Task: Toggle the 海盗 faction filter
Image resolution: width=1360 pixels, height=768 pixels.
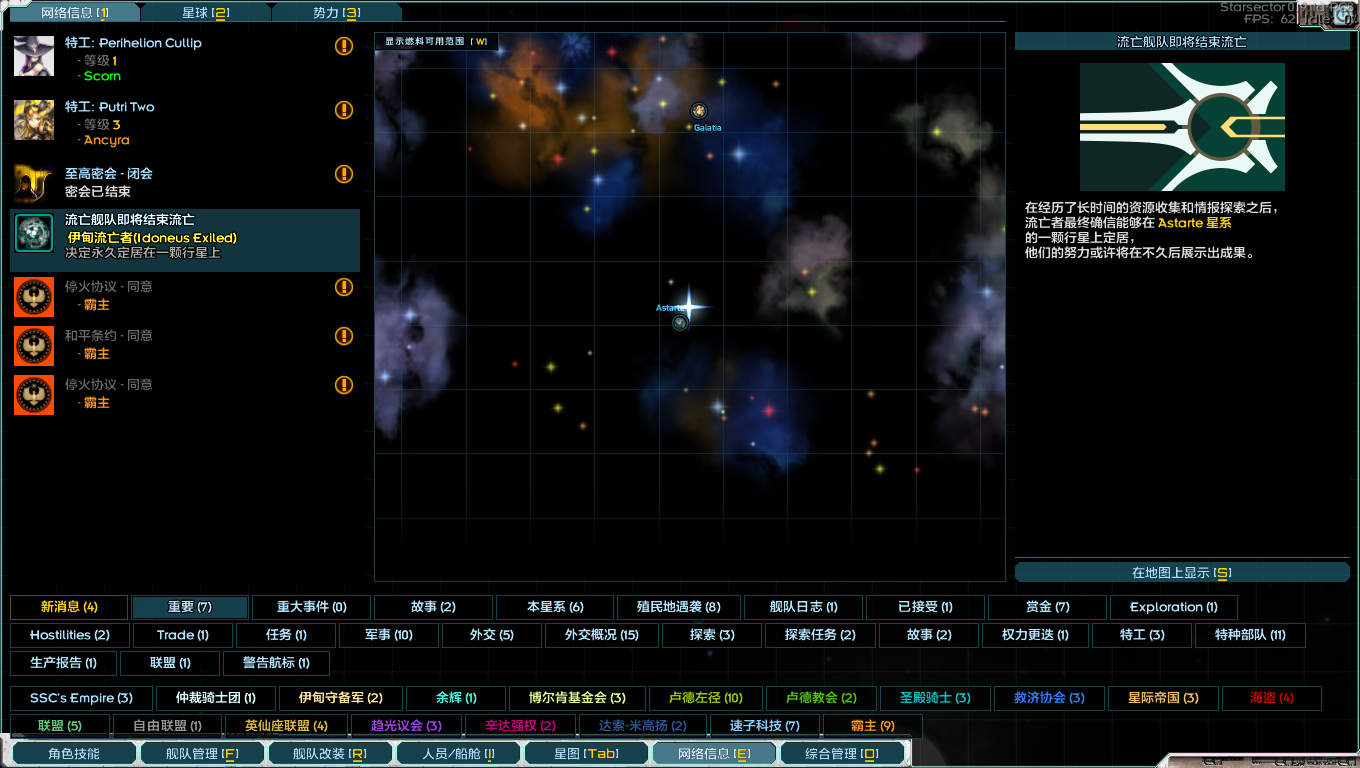Action: coord(1271,698)
